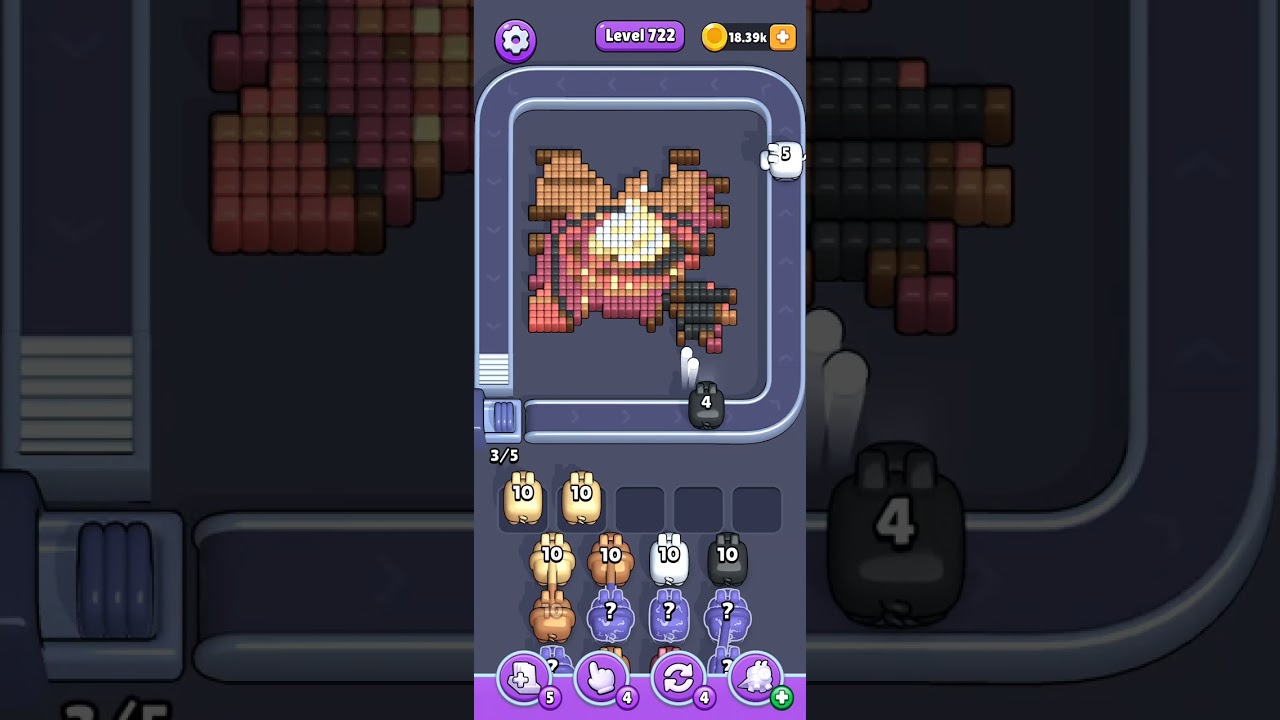This screenshot has height=720, width=1280.
Task: Open the settings gear menu
Action: [515, 40]
